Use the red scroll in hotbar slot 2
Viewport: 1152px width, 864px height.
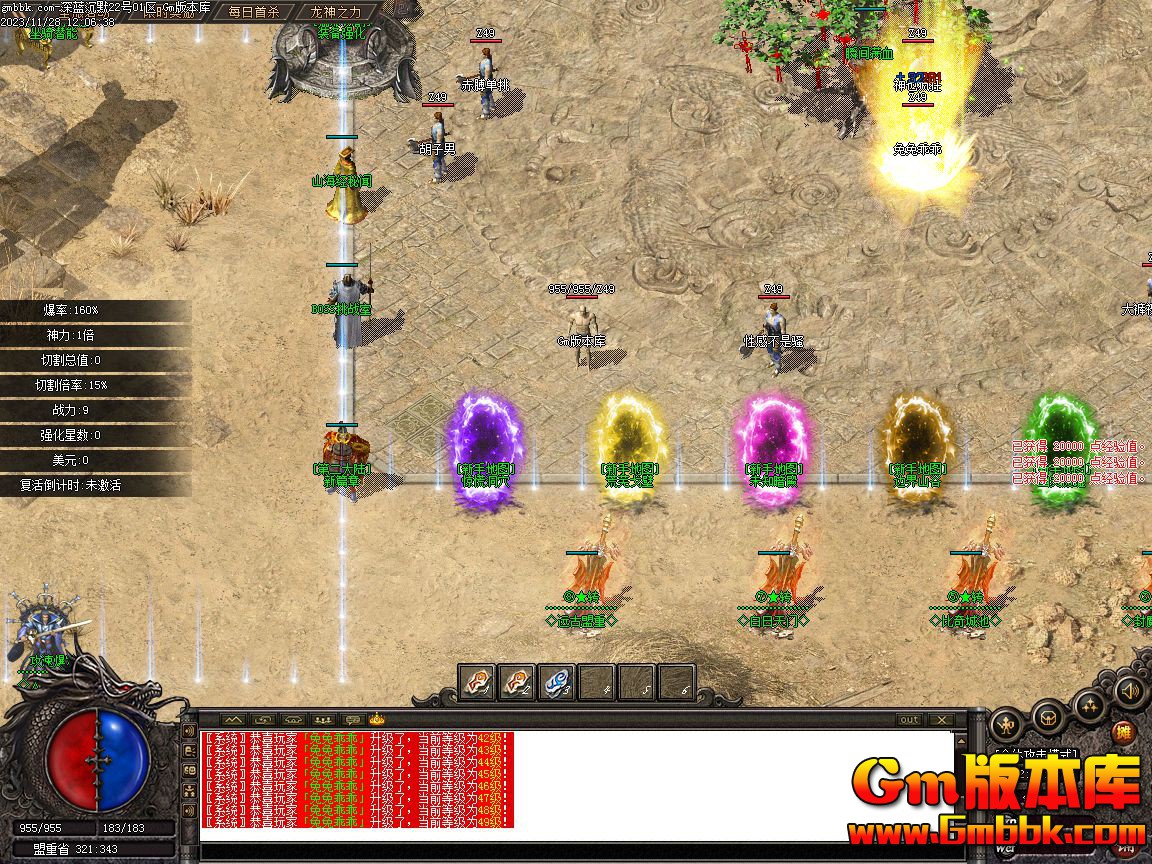517,682
